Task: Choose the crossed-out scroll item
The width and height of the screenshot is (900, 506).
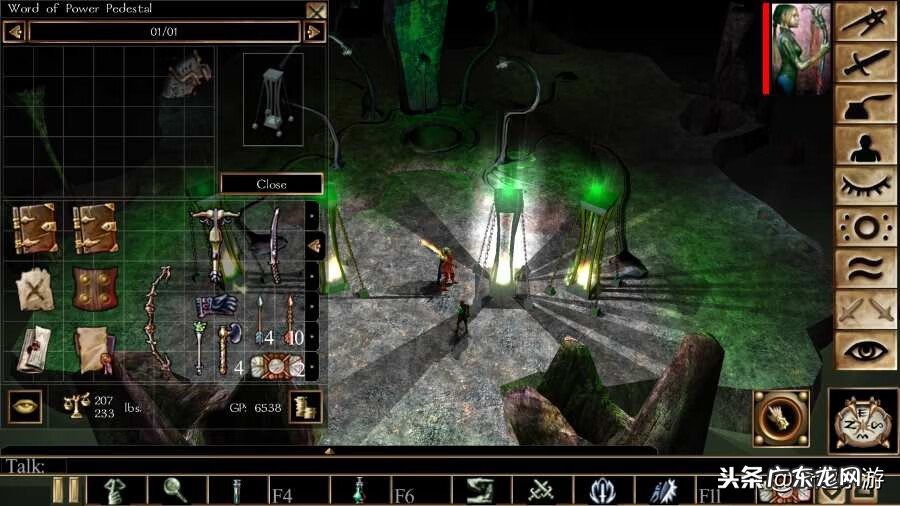Action: pos(33,289)
